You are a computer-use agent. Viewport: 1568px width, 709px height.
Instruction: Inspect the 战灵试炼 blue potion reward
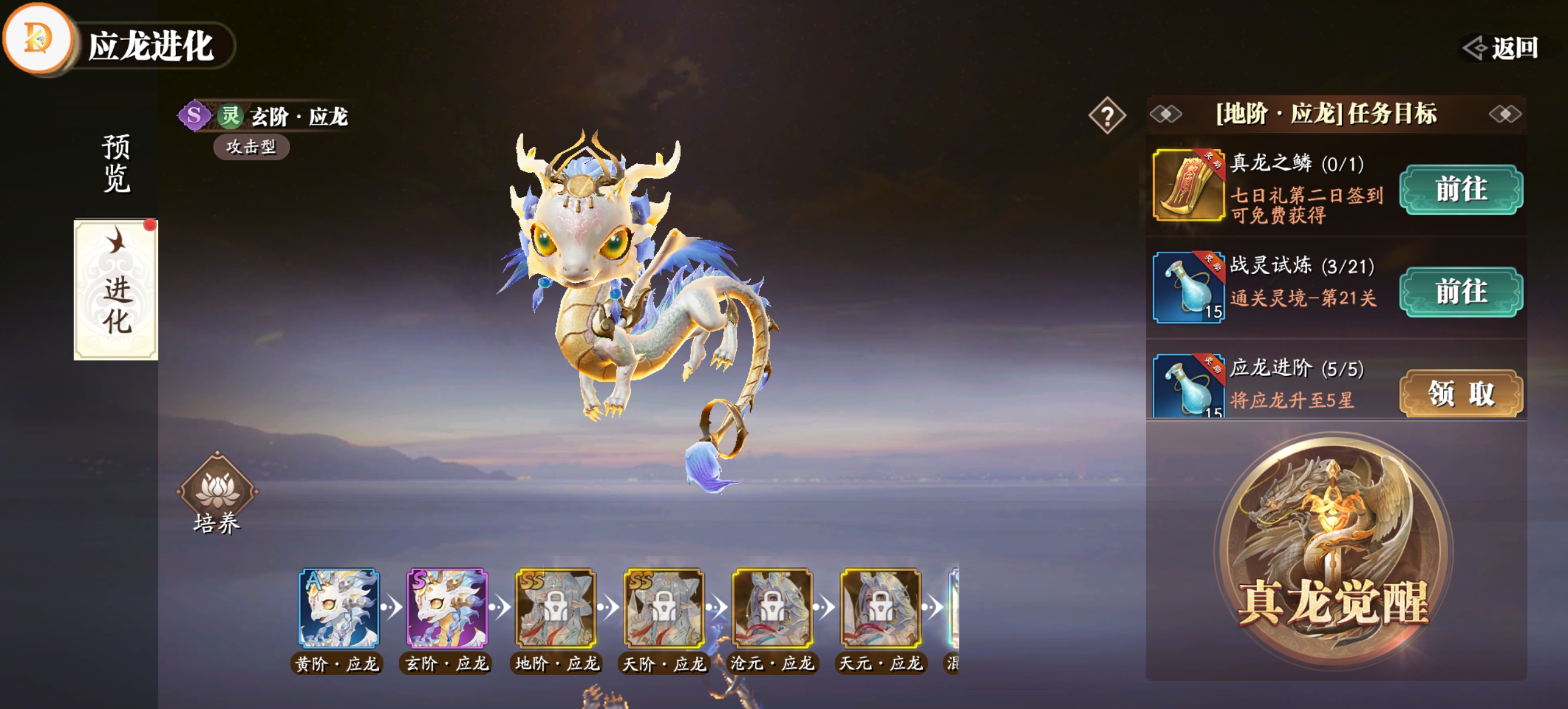(1188, 287)
